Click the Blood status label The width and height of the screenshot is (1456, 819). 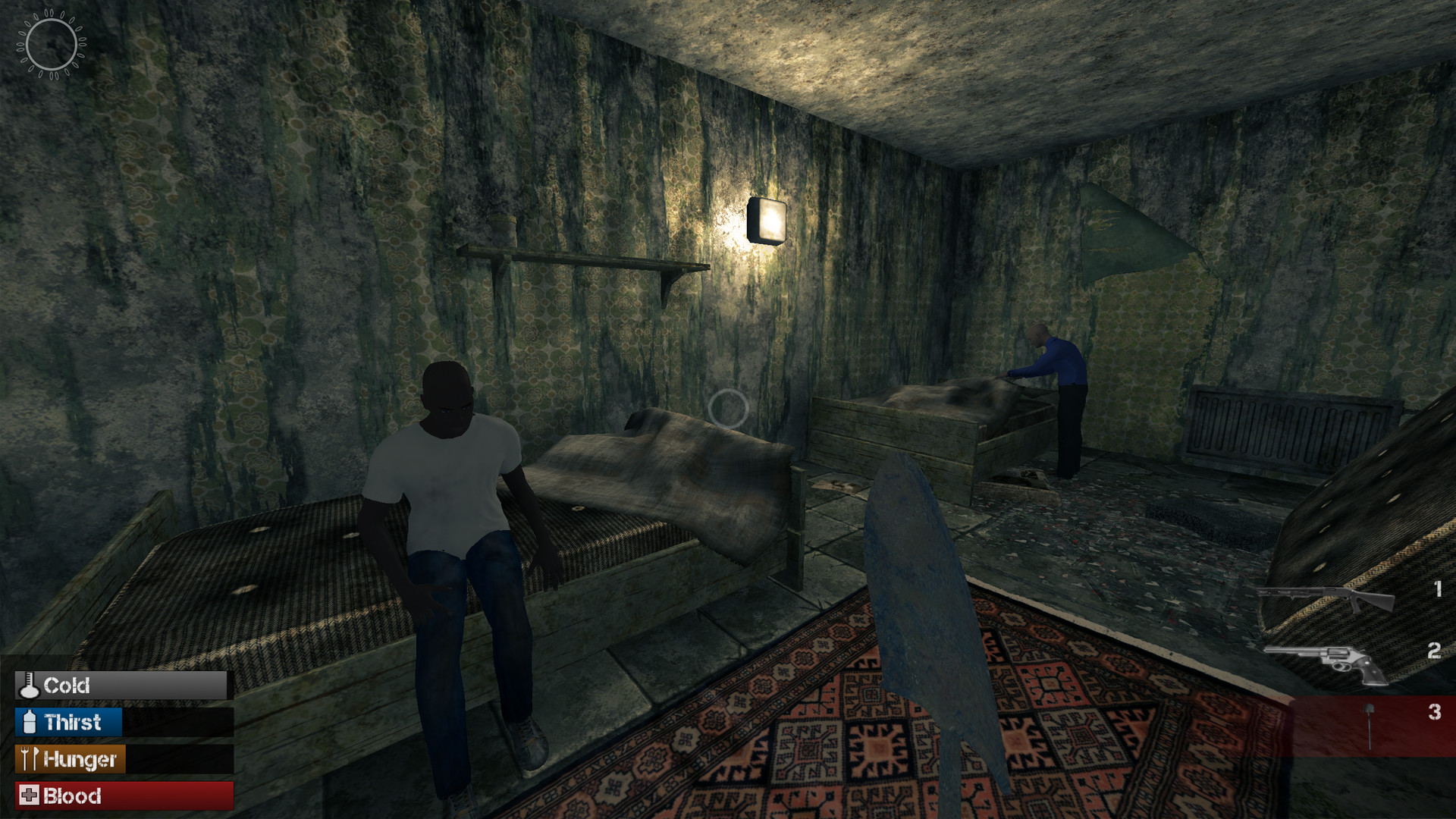[x=73, y=796]
